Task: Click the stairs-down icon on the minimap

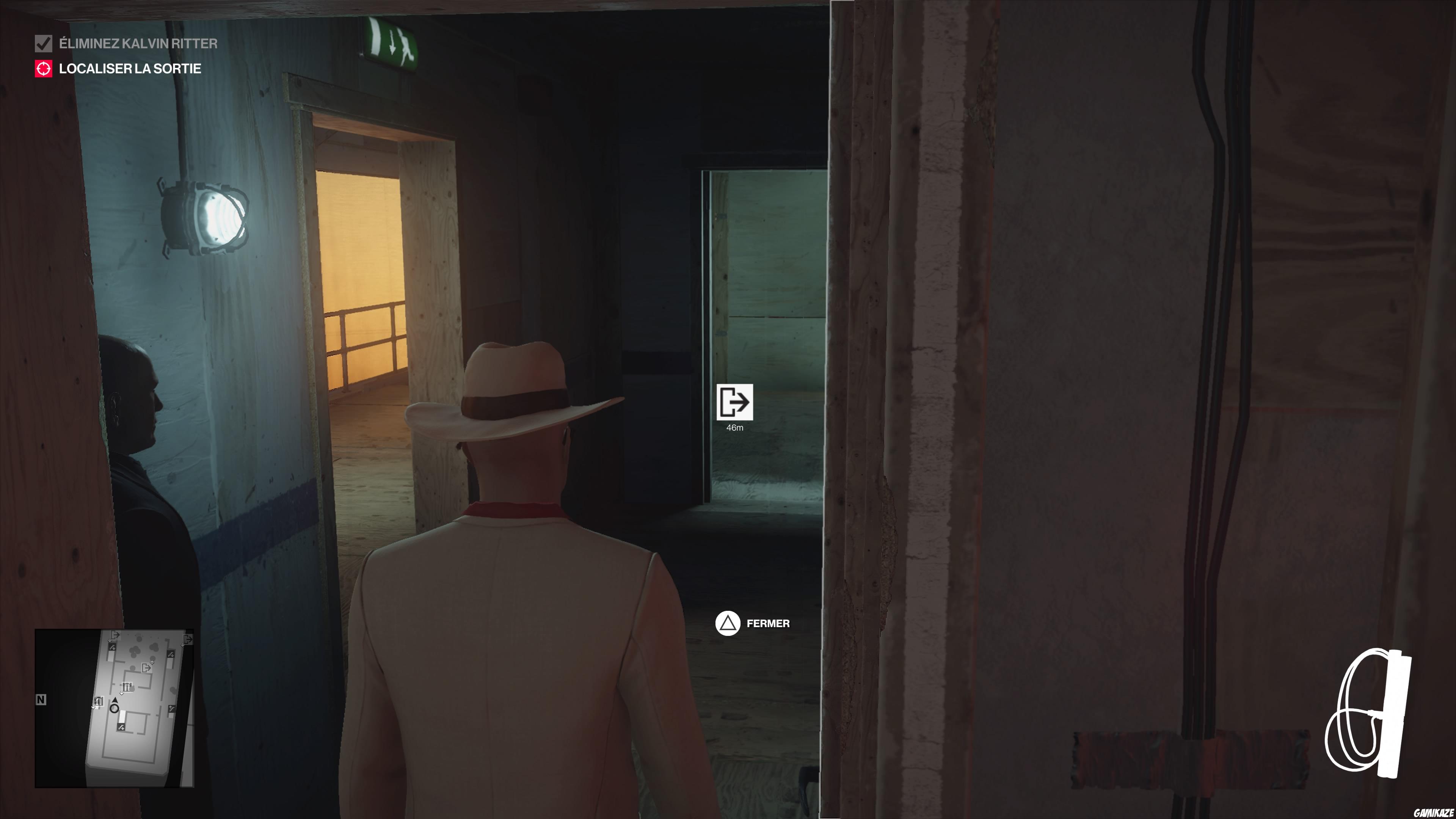Action: pyautogui.click(x=112, y=648)
